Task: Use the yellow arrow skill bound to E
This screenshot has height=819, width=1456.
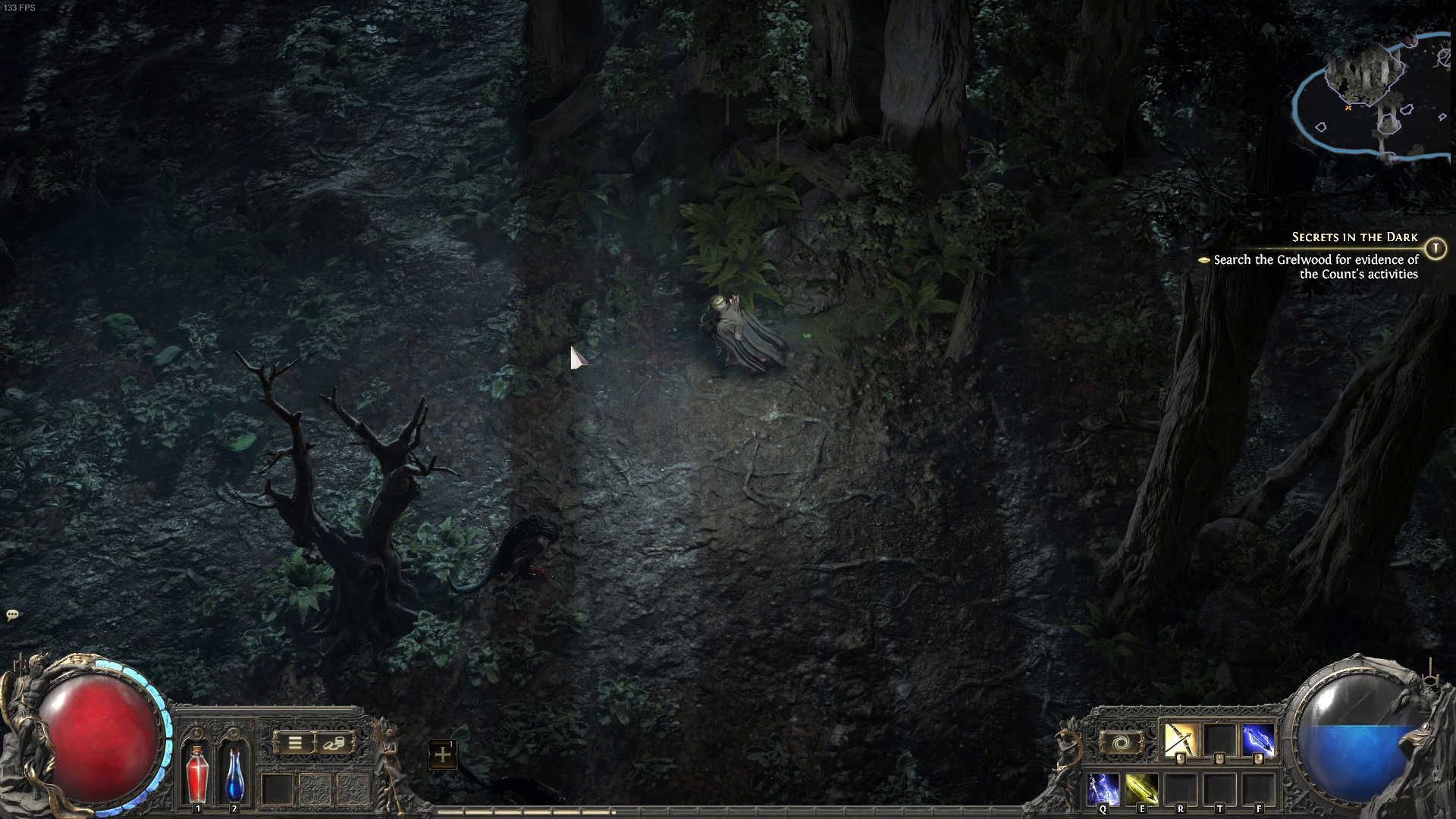Action: click(1141, 789)
